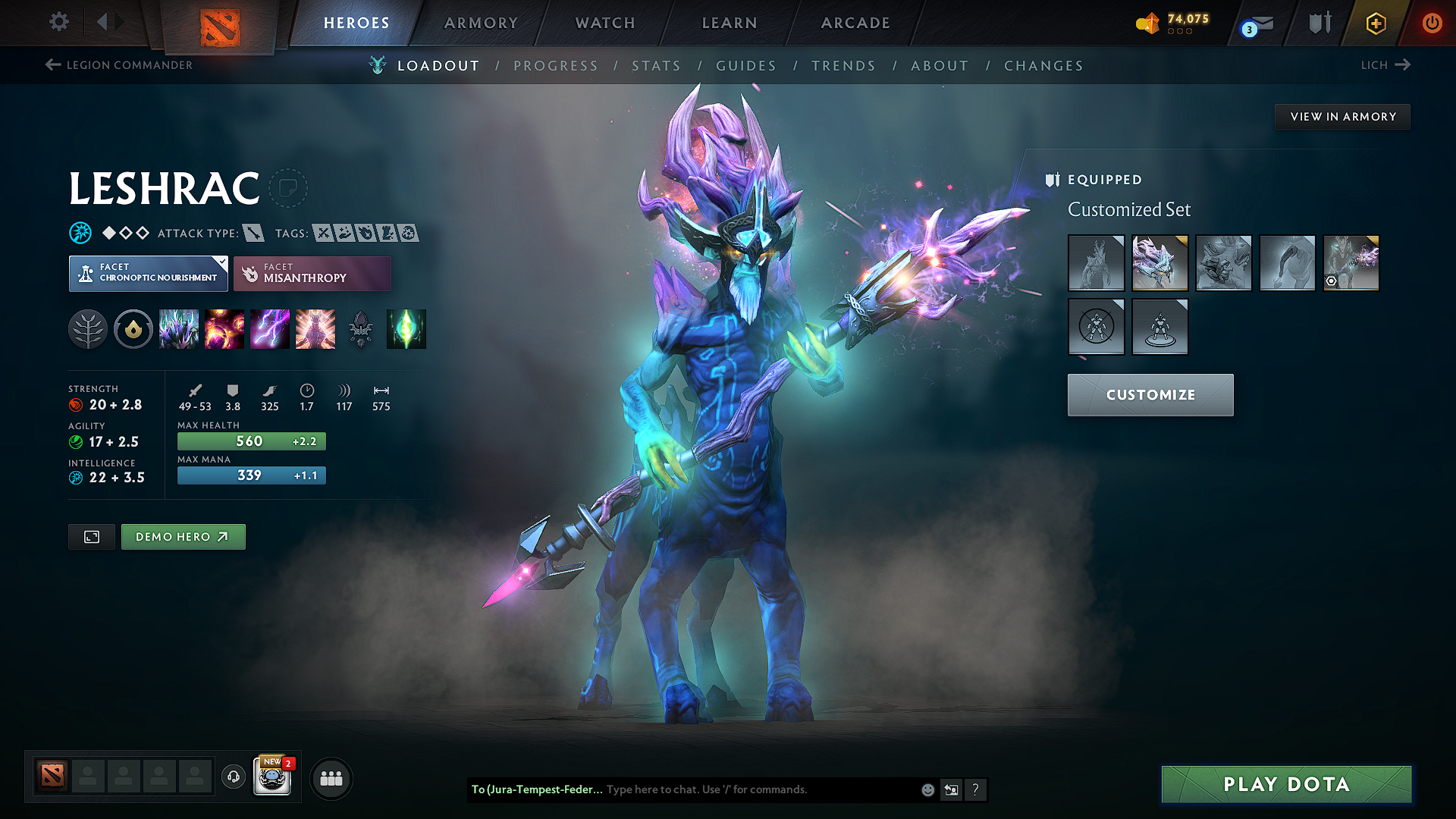The width and height of the screenshot is (1456, 819).
Task: Select the Chronoptic Nourishment facet
Action: 148,273
